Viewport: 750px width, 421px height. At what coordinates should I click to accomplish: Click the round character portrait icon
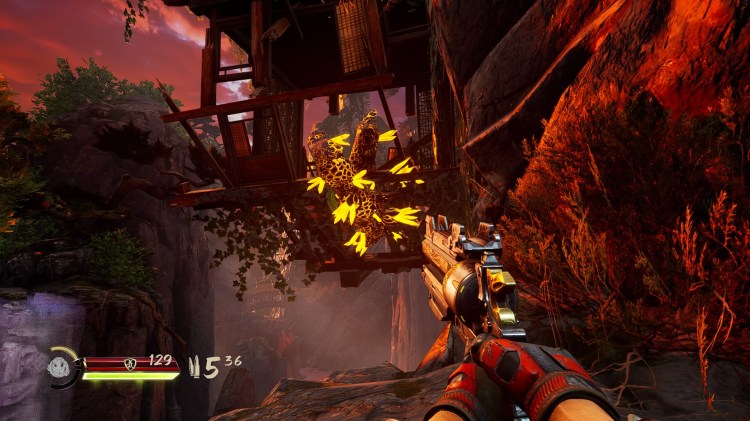click(60, 367)
